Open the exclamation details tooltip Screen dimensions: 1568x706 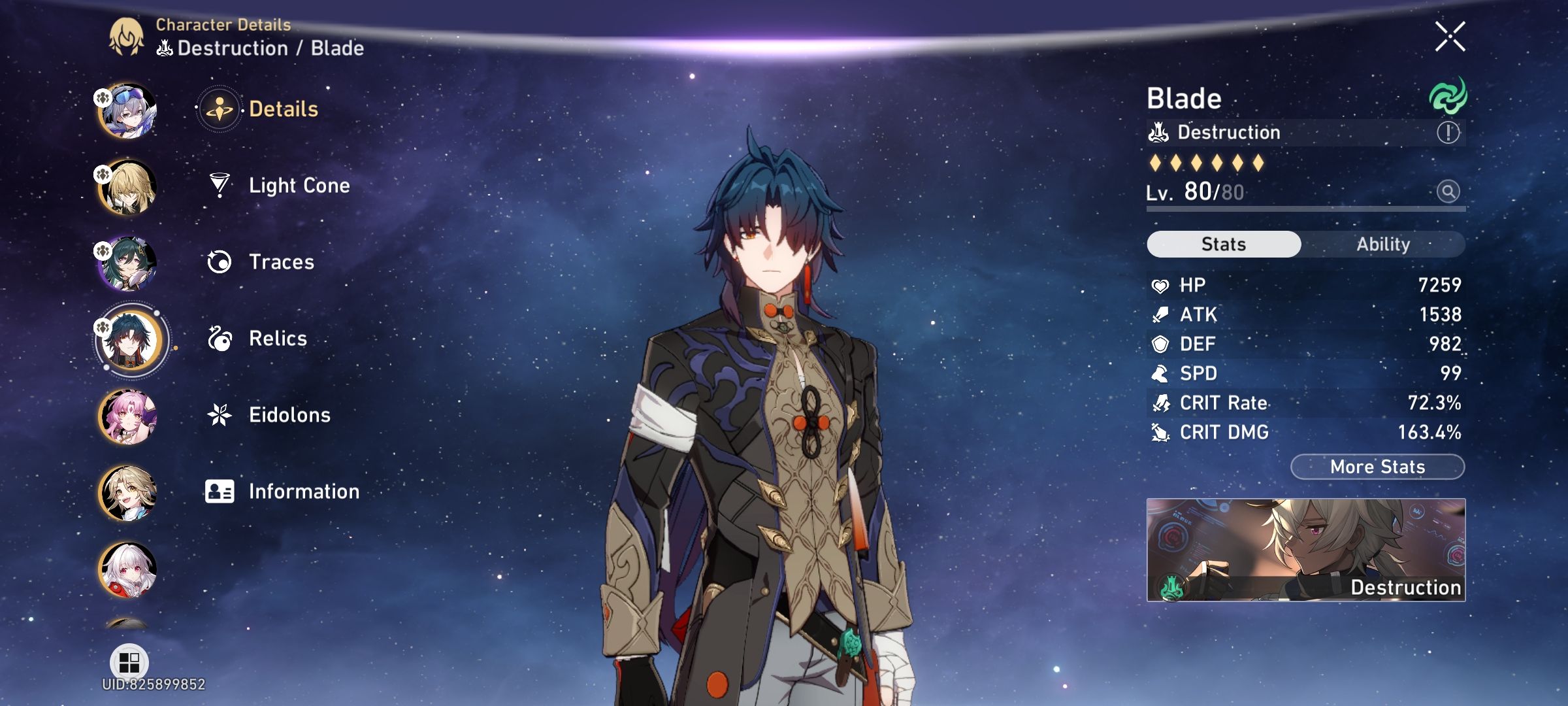(1447, 133)
